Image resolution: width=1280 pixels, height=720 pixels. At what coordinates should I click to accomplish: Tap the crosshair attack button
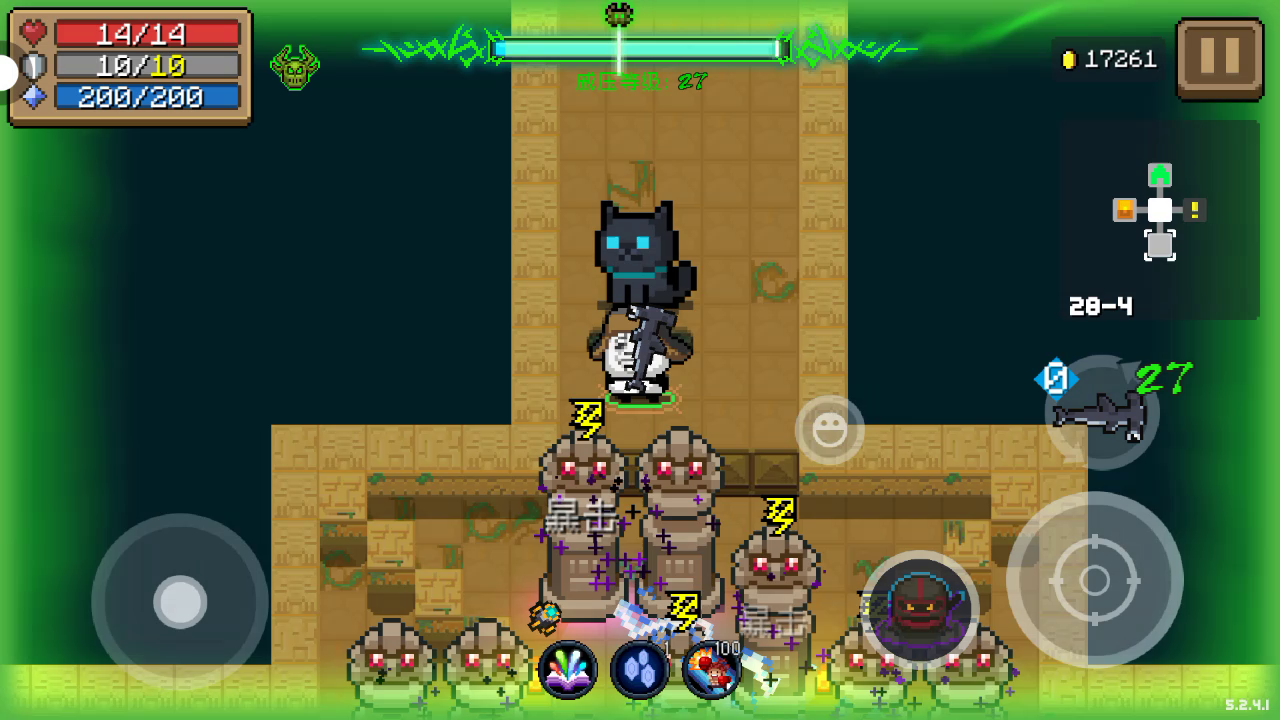click(1095, 580)
